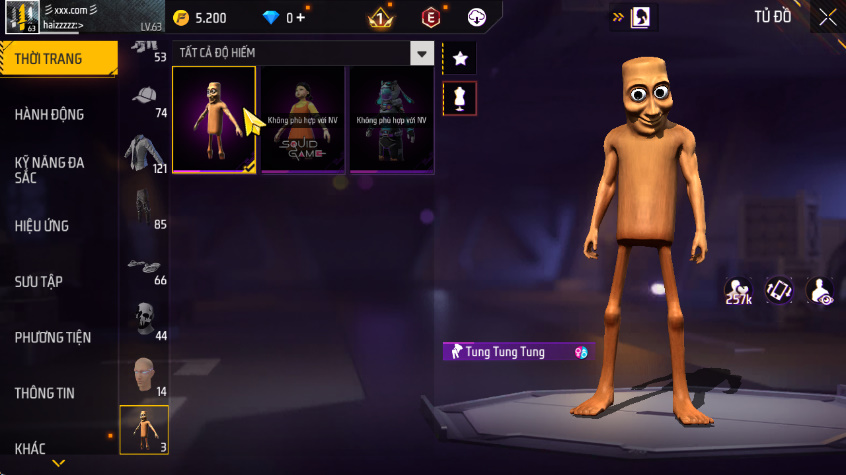
Task: Open the Khác tab
Action: [30, 448]
